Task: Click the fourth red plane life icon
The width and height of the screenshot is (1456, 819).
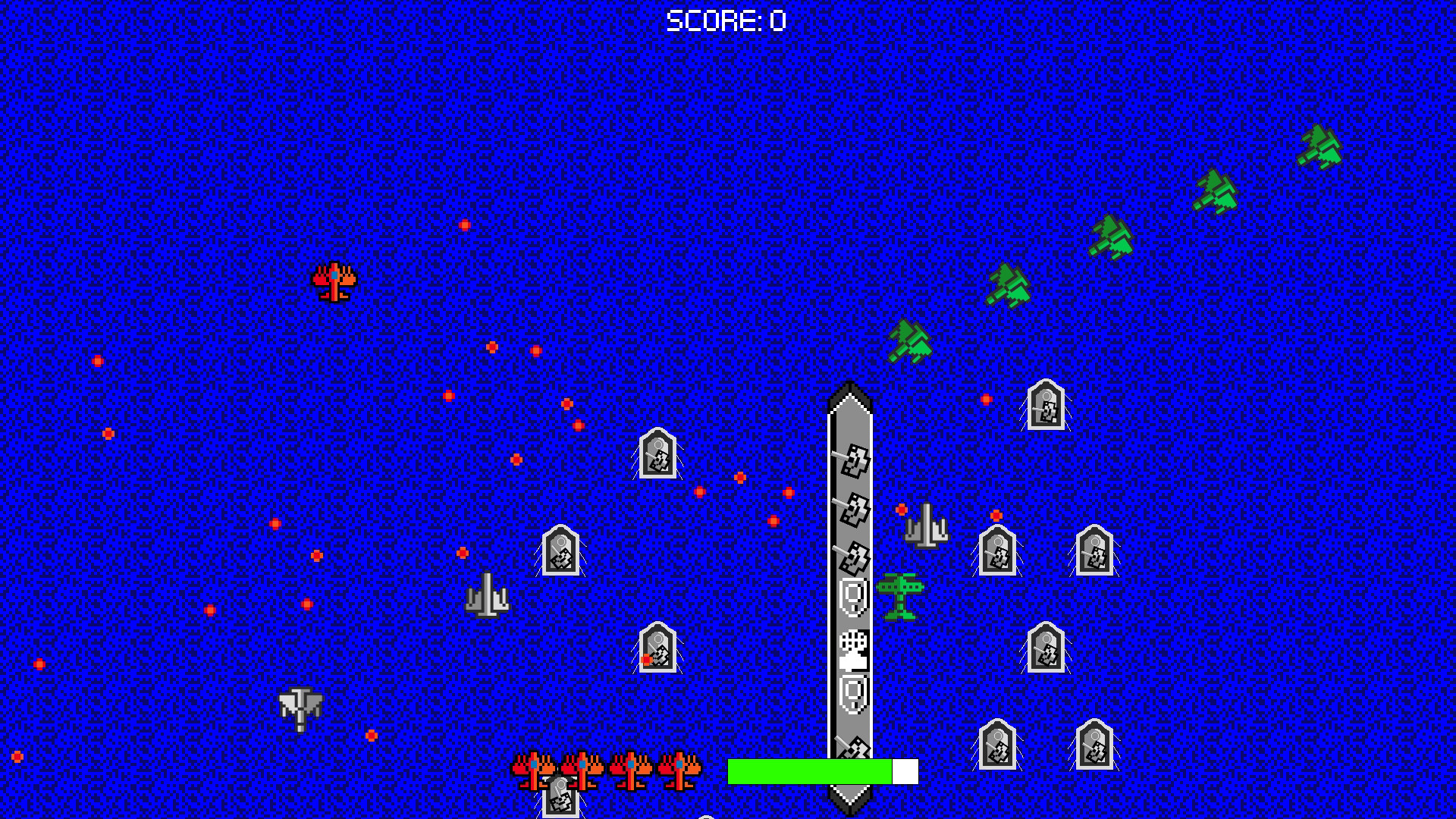Action: (x=679, y=770)
